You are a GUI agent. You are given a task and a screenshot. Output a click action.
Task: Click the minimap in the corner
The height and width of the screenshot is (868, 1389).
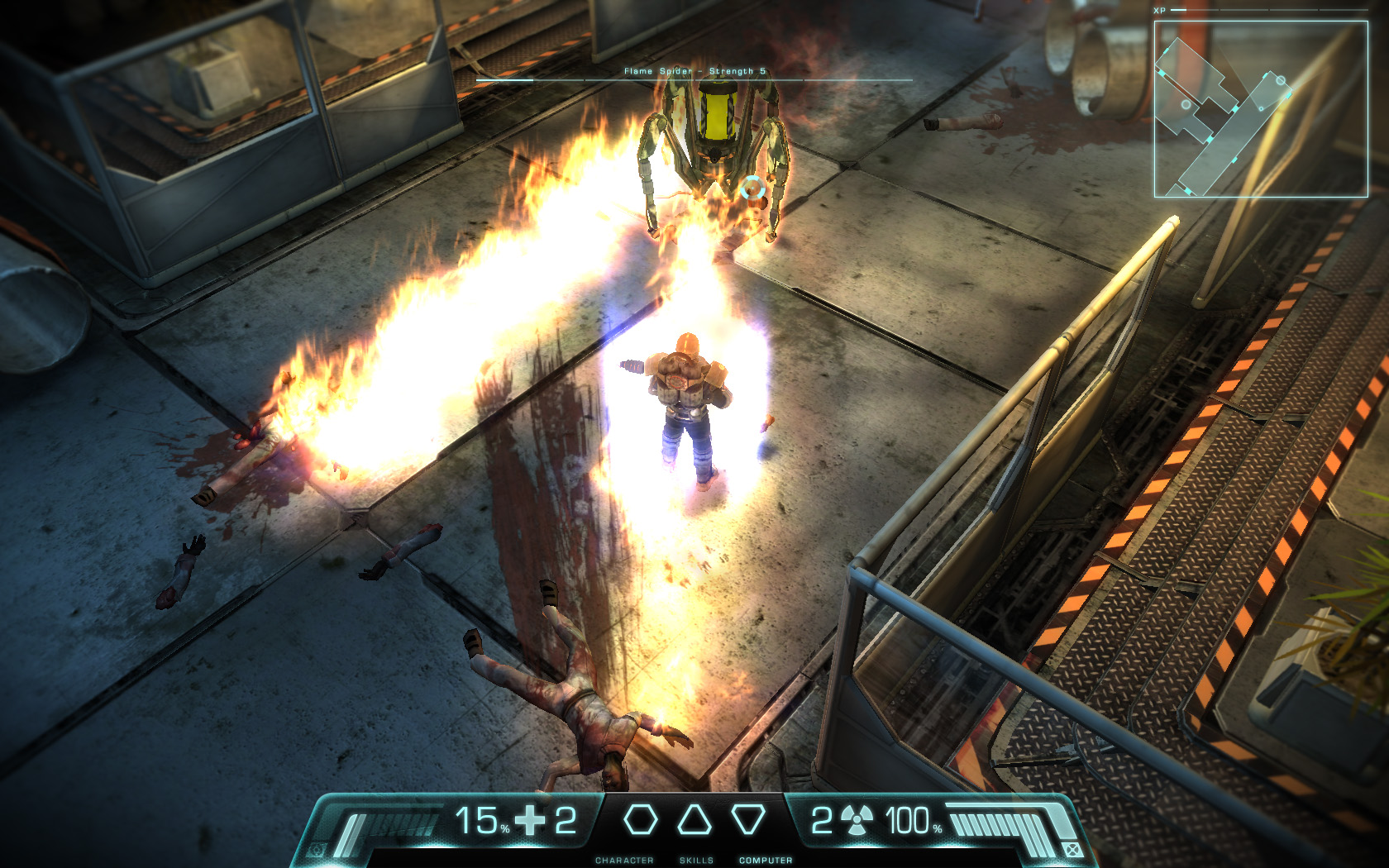(x=1260, y=109)
